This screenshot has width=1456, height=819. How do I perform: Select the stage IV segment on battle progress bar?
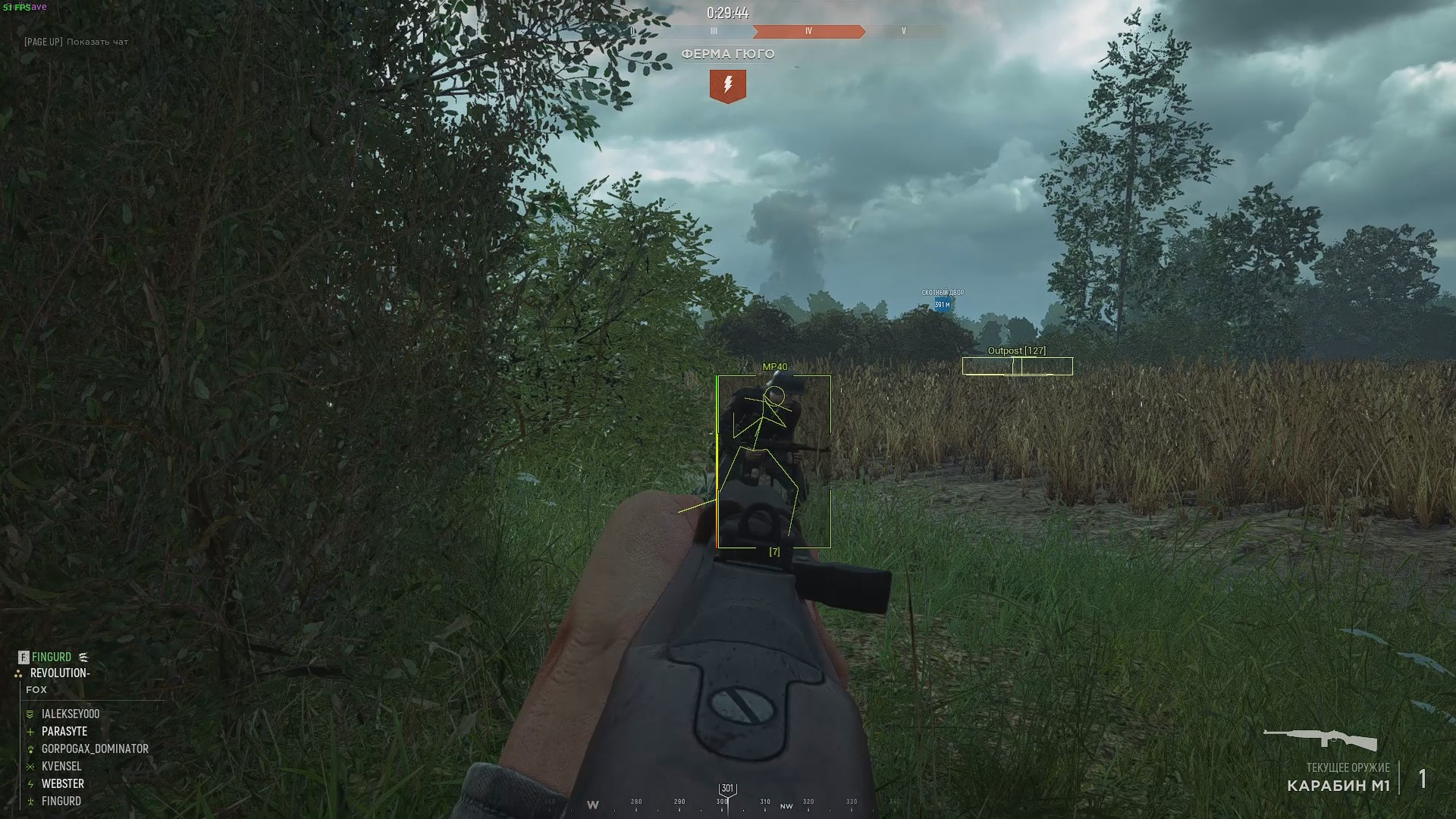(808, 32)
